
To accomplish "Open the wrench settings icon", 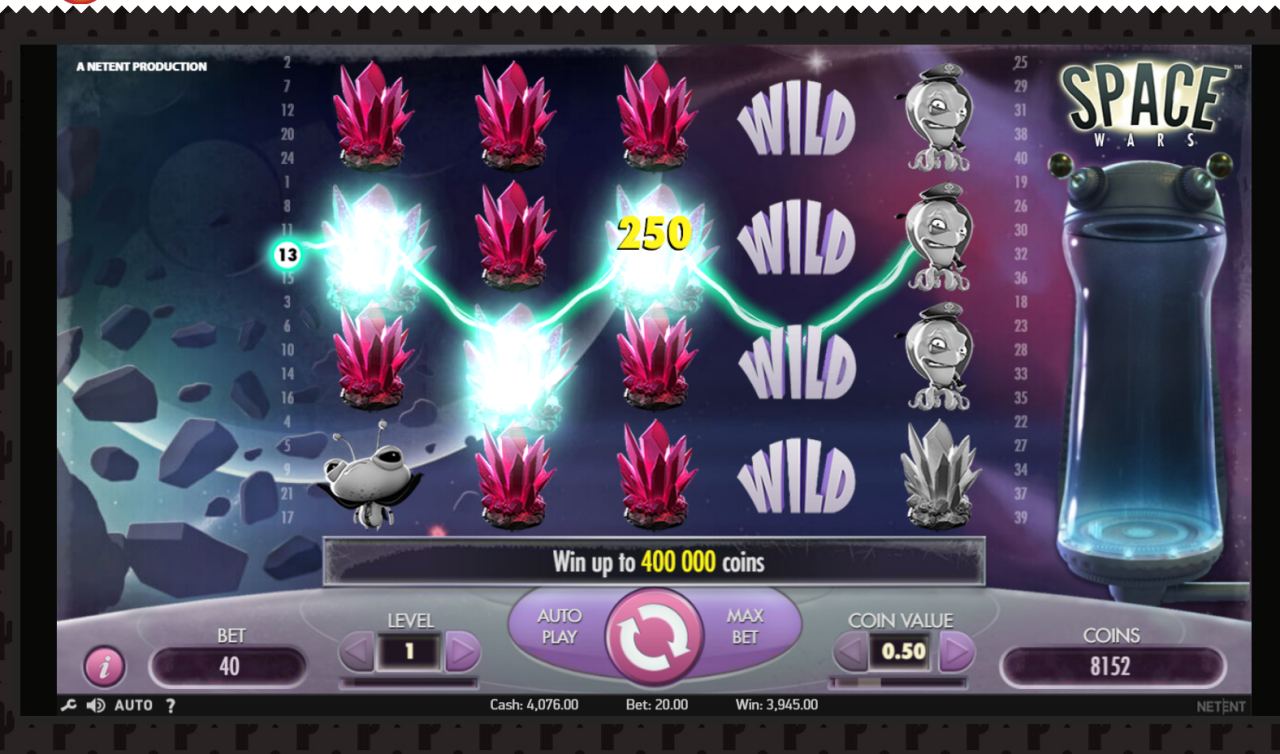I will pos(68,705).
